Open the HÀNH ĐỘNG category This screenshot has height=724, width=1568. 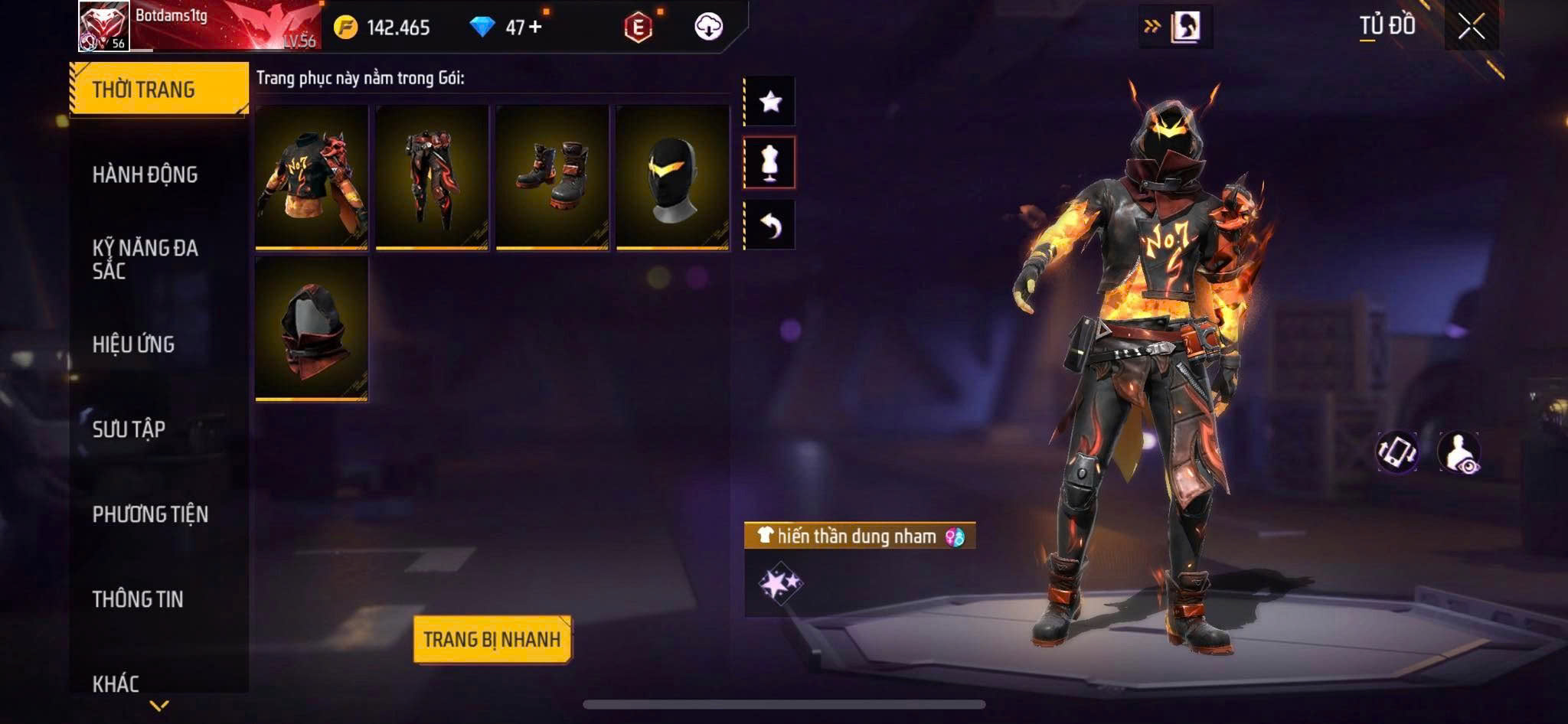(145, 174)
